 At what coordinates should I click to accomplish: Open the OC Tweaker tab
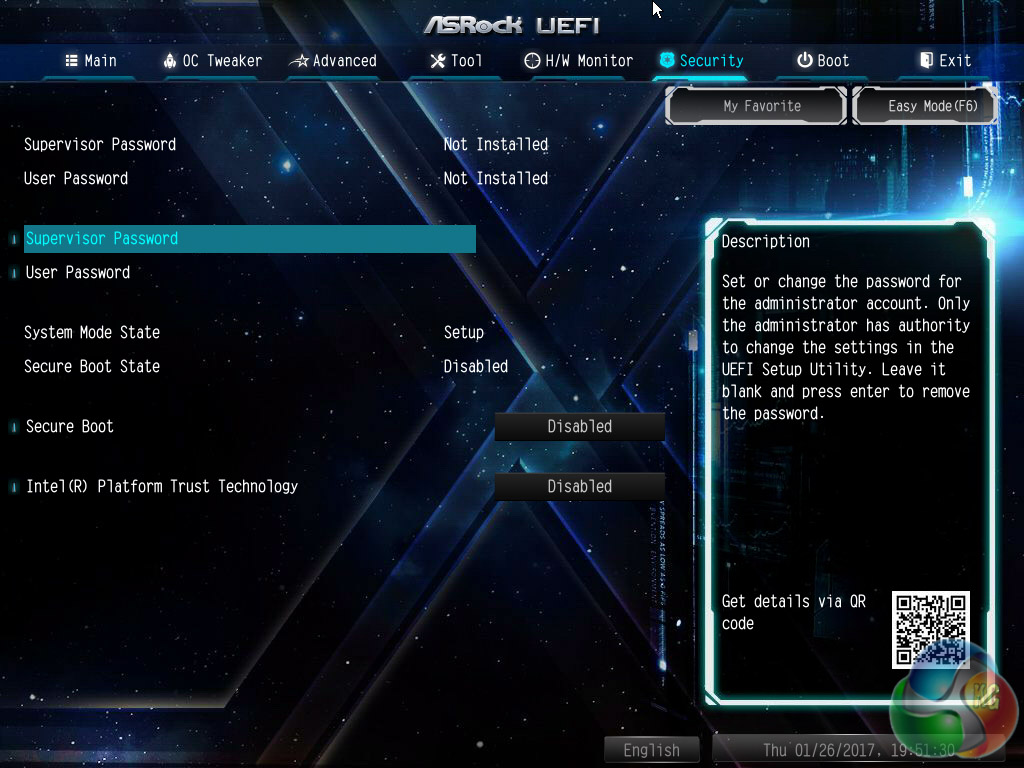point(212,61)
